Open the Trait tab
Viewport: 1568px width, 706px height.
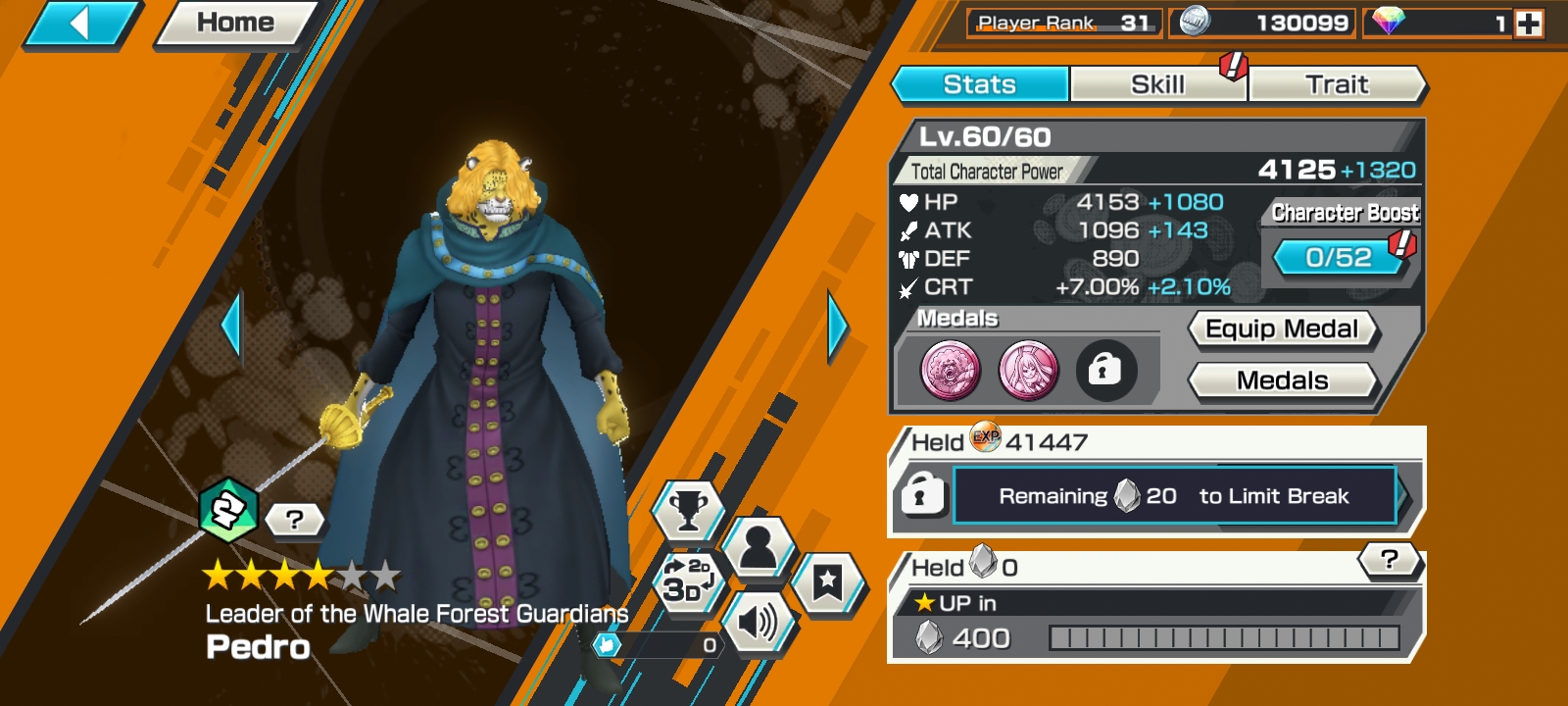pyautogui.click(x=1337, y=84)
